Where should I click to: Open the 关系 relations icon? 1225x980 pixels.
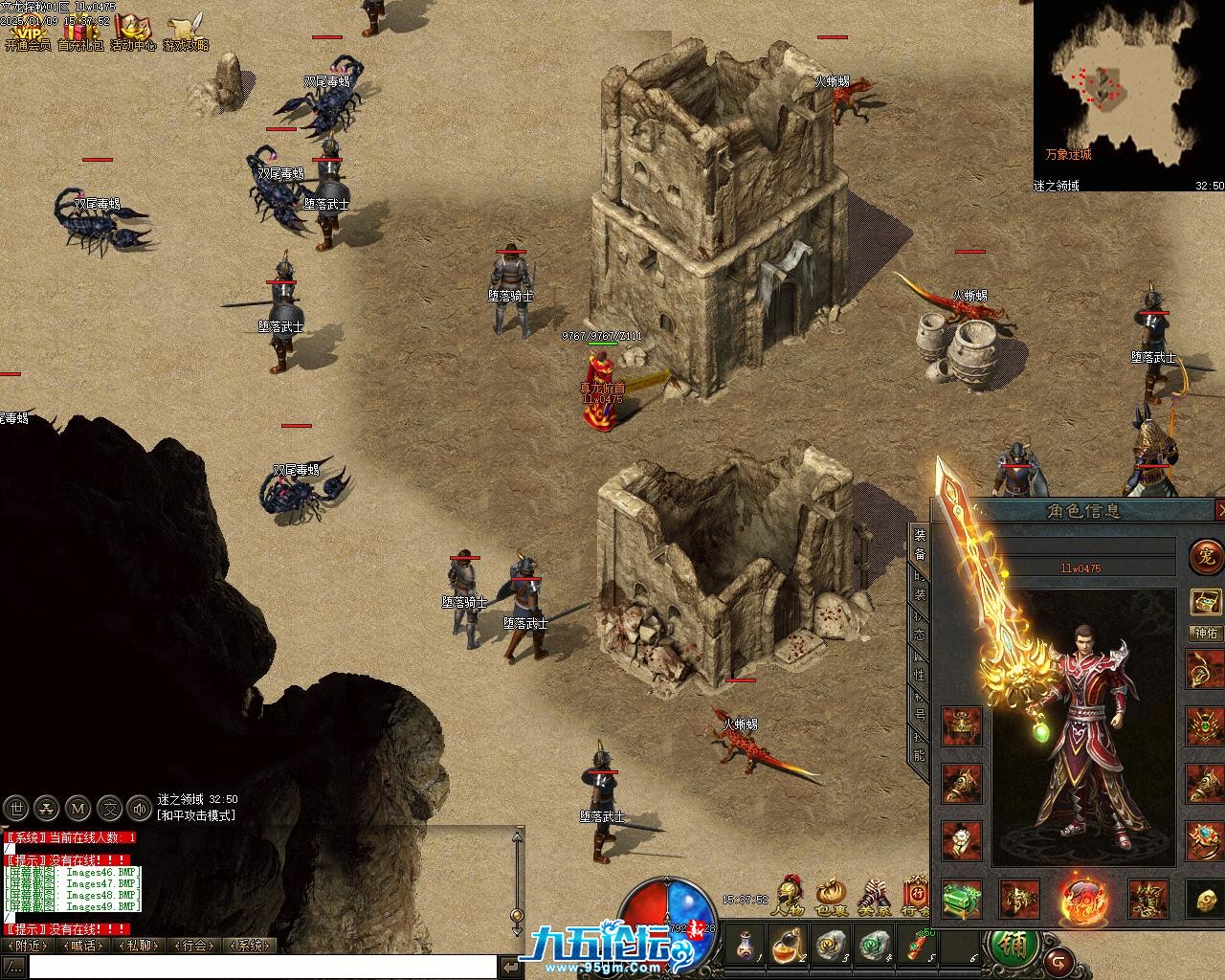click(873, 896)
